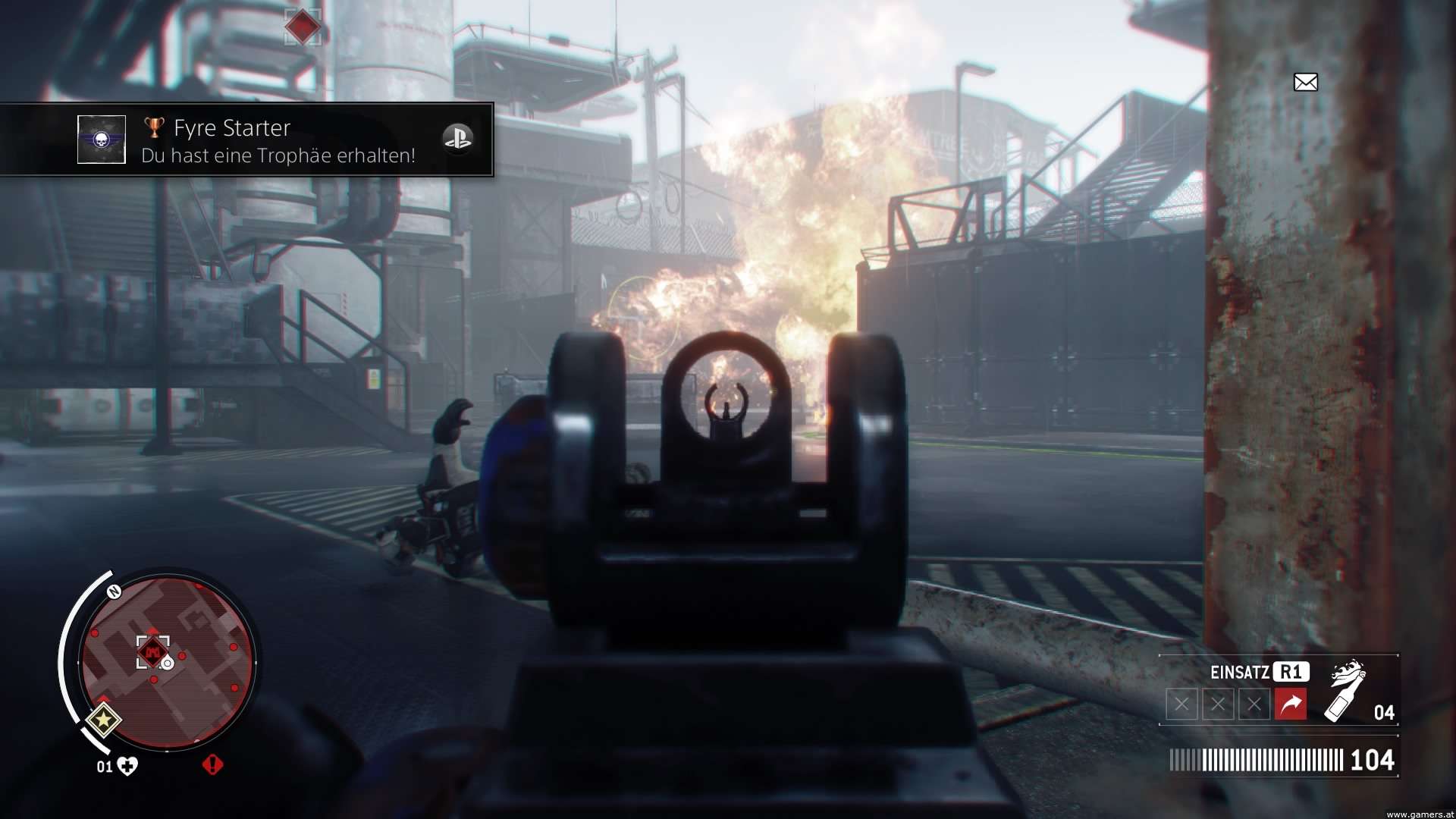The image size is (1456, 819).
Task: Click the red arrow equipment slot
Action: point(1290,704)
